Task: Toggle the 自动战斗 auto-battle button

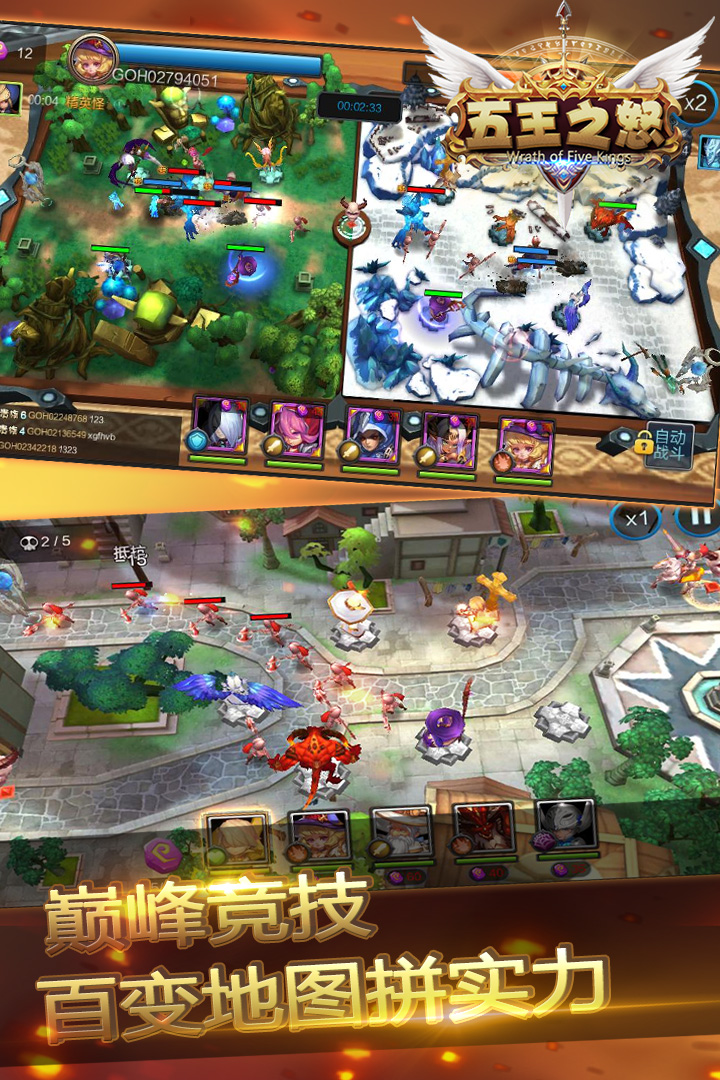Action: [x=667, y=443]
